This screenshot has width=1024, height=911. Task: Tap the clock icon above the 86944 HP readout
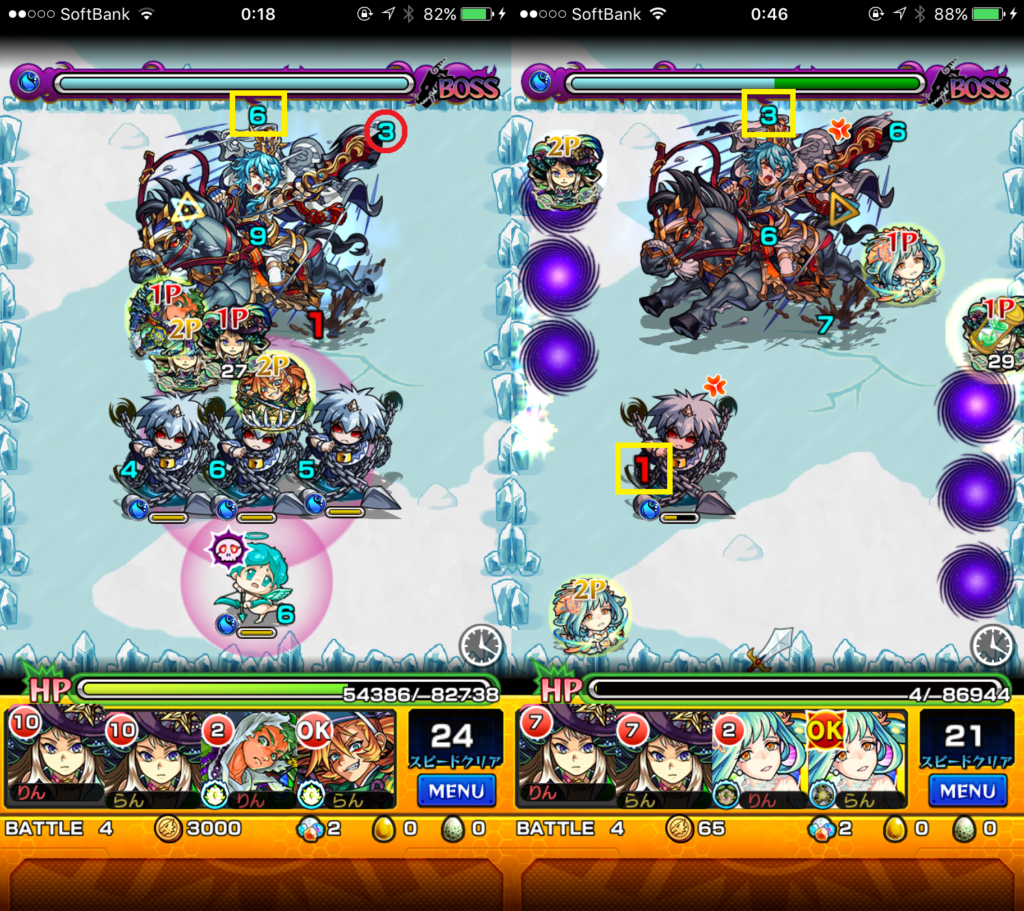coord(992,646)
